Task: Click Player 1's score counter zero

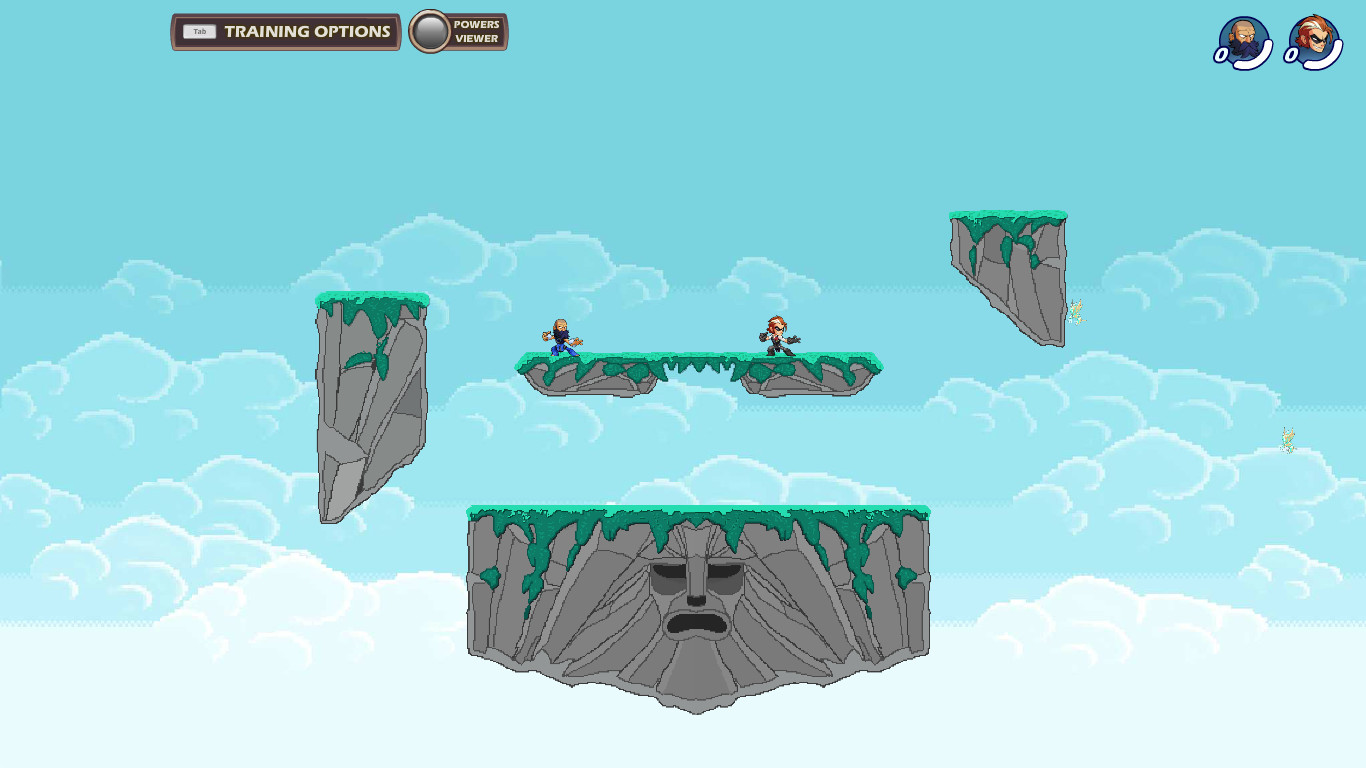Action: click(1222, 55)
